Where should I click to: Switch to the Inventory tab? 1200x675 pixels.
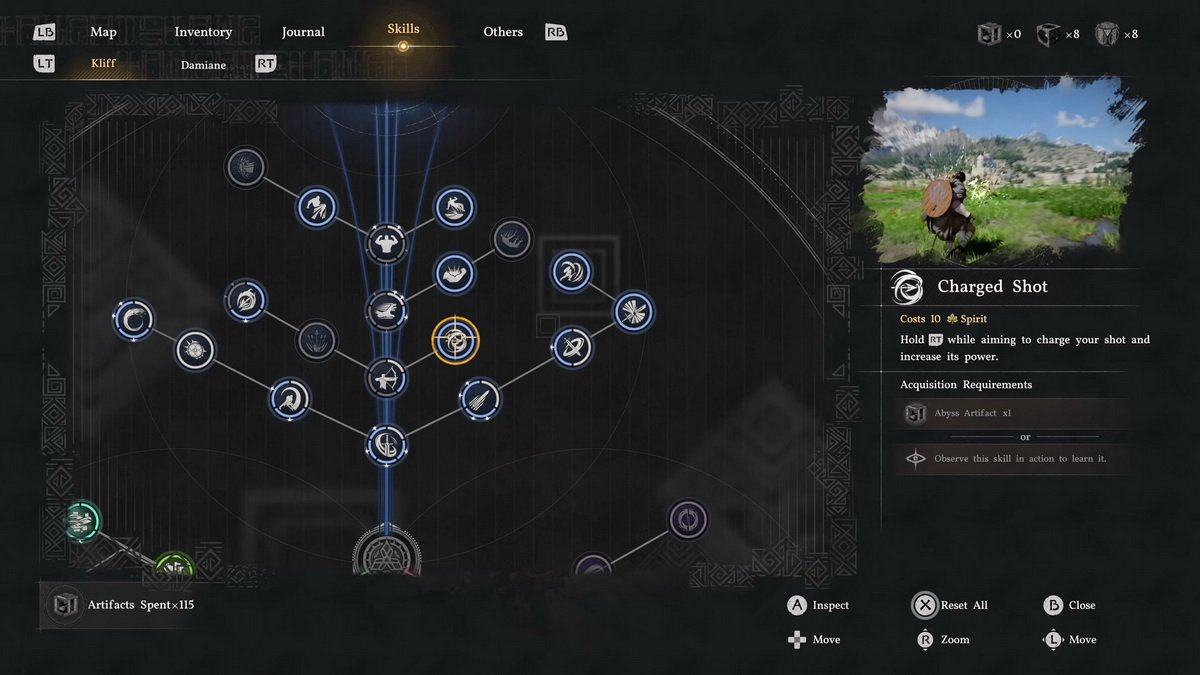tap(203, 32)
